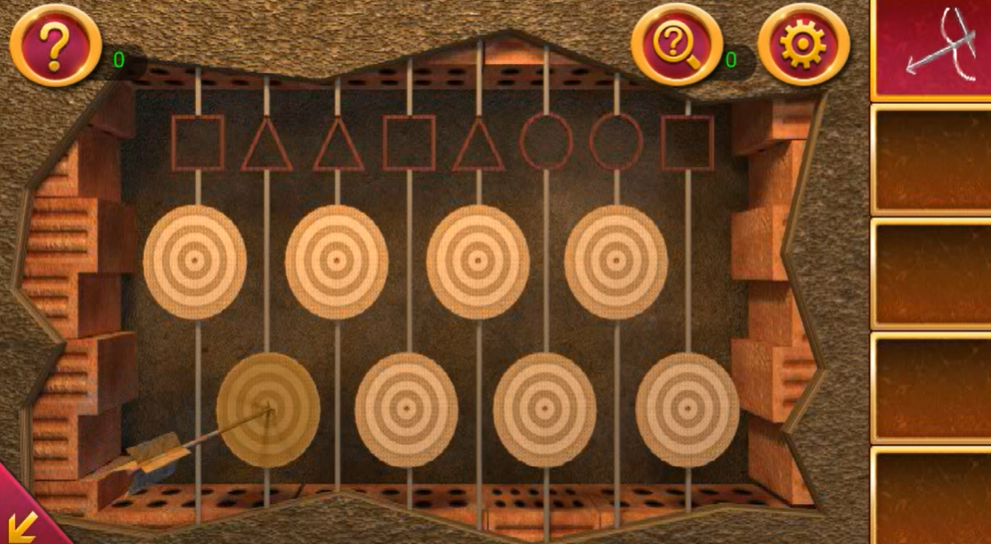This screenshot has width=991, height=544.
Task: Select the bow and arrow inventory slot
Action: click(931, 48)
